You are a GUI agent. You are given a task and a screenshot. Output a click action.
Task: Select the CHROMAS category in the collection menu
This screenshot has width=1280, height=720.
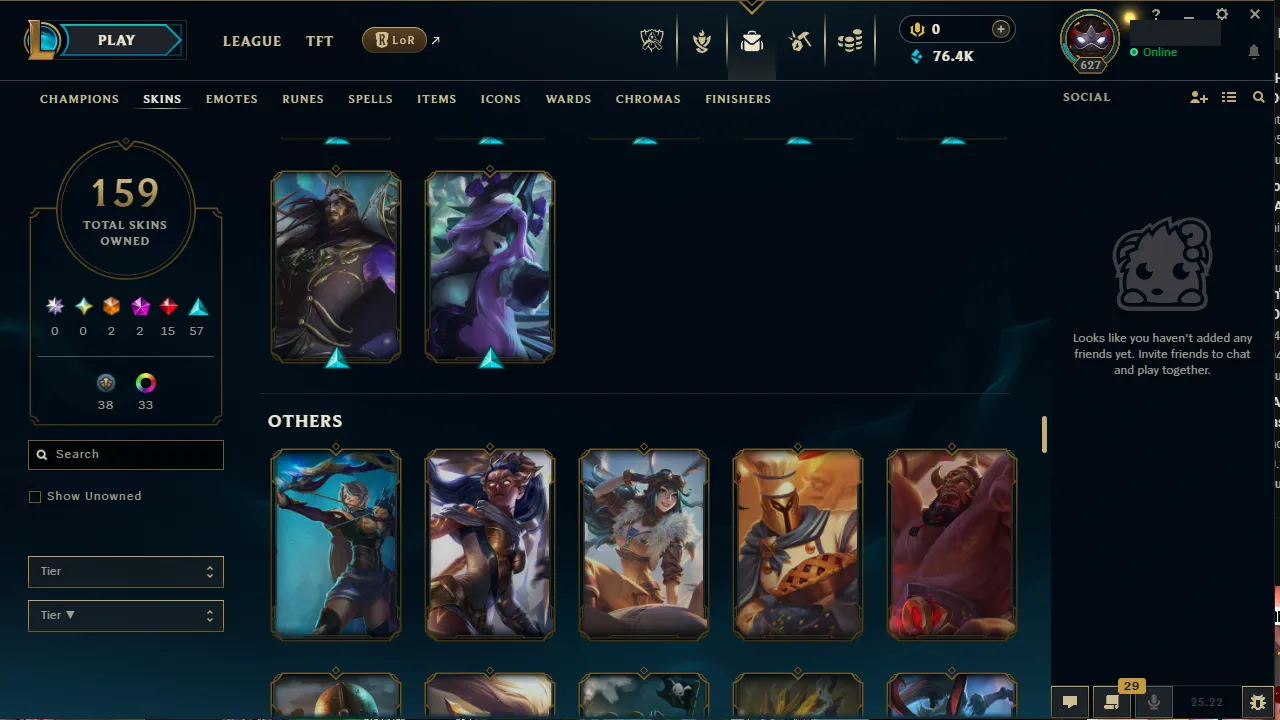tap(648, 99)
